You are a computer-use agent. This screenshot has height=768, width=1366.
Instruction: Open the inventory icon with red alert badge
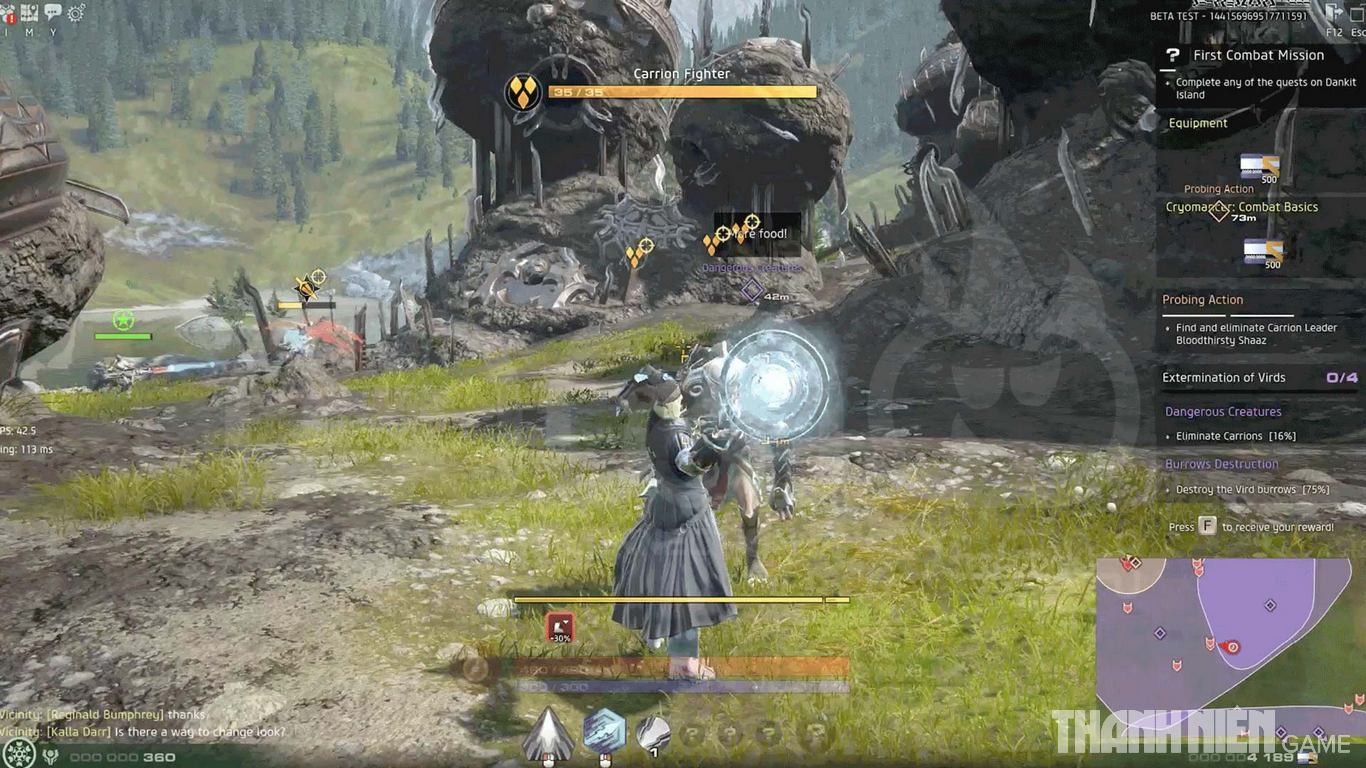point(9,13)
